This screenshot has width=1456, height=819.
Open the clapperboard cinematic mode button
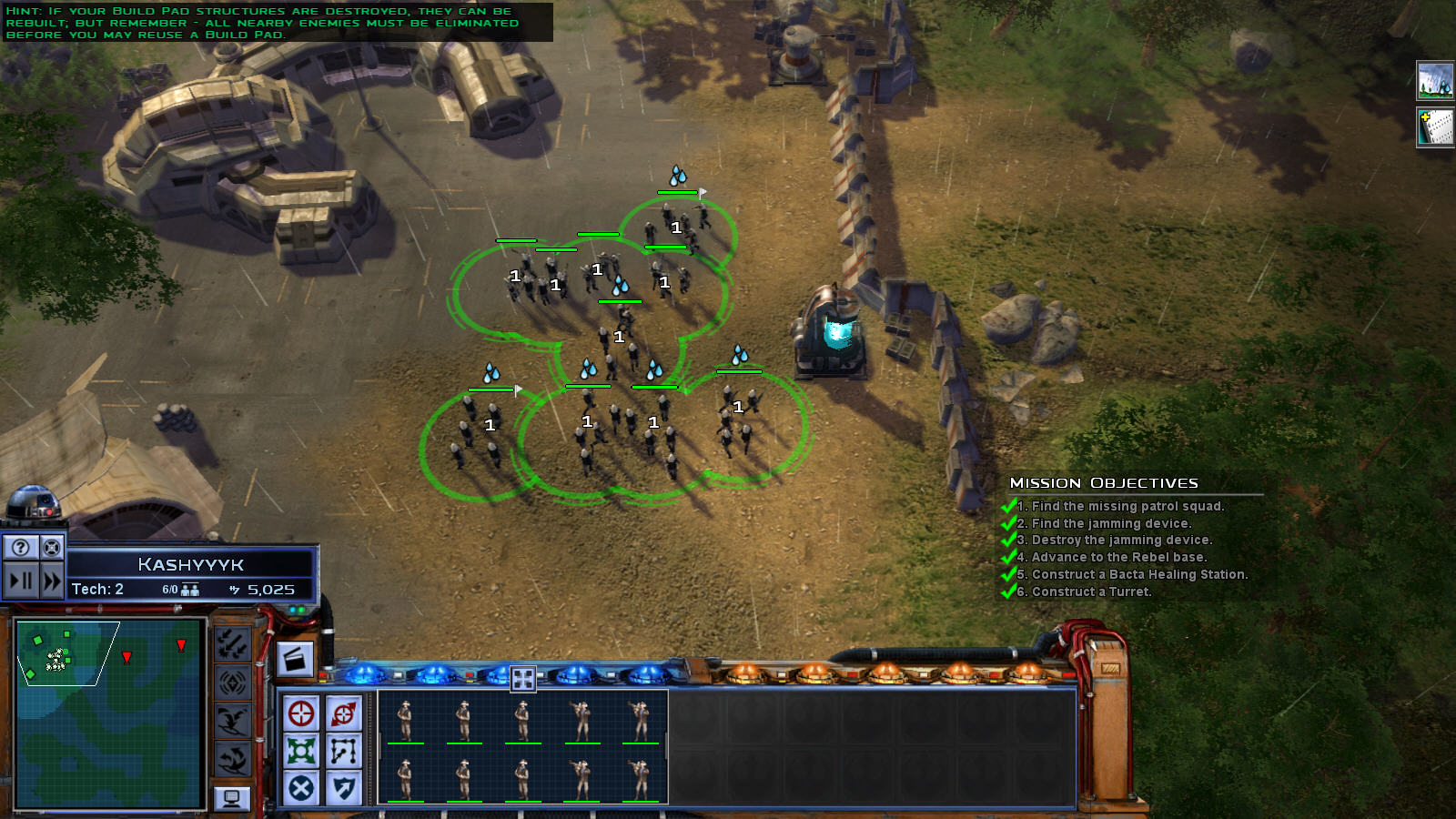(295, 659)
